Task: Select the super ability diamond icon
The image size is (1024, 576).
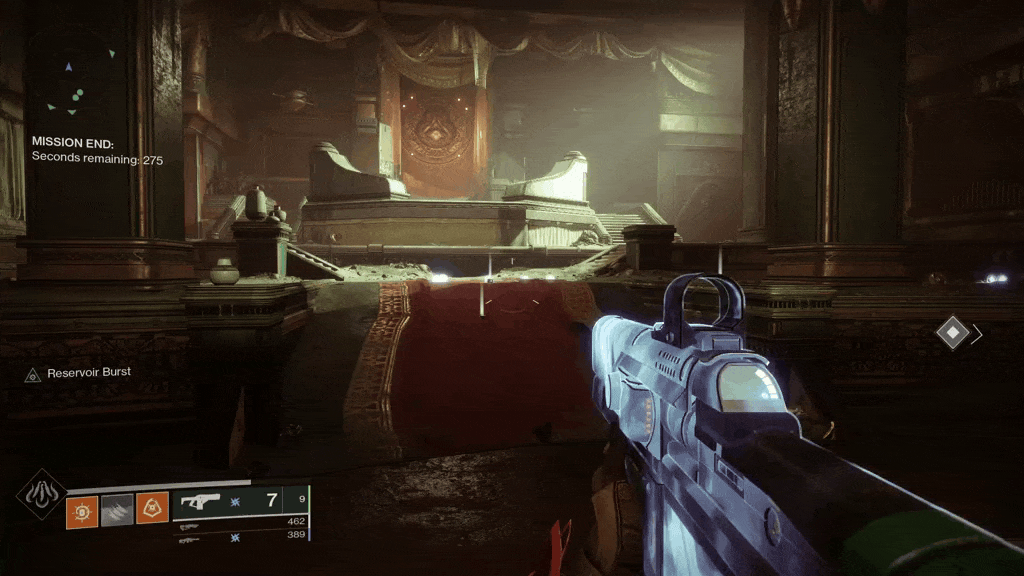Action: pos(42,495)
